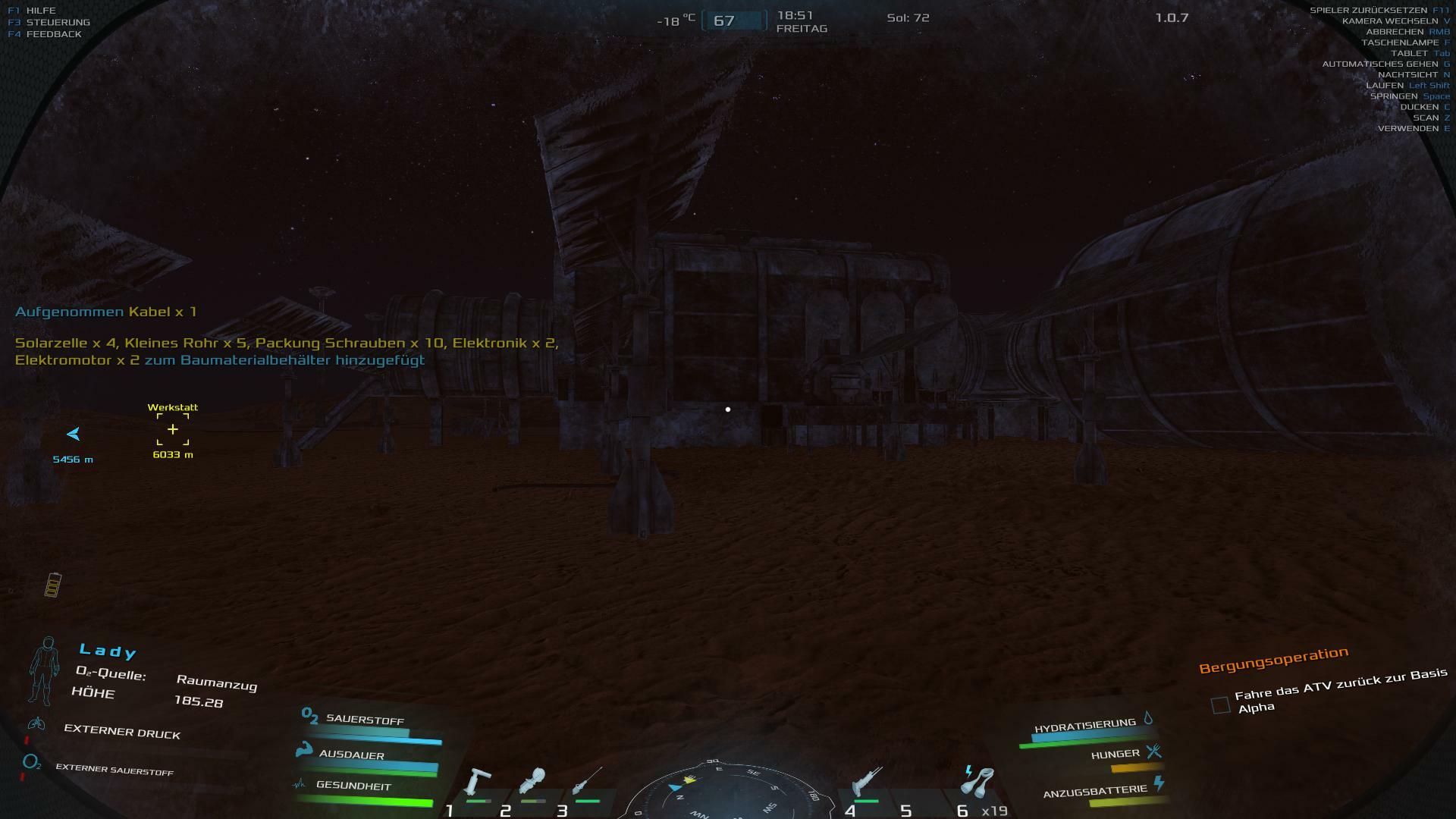Open the Bergungsoperation quest tracker
1456x819 pixels.
click(x=1273, y=660)
